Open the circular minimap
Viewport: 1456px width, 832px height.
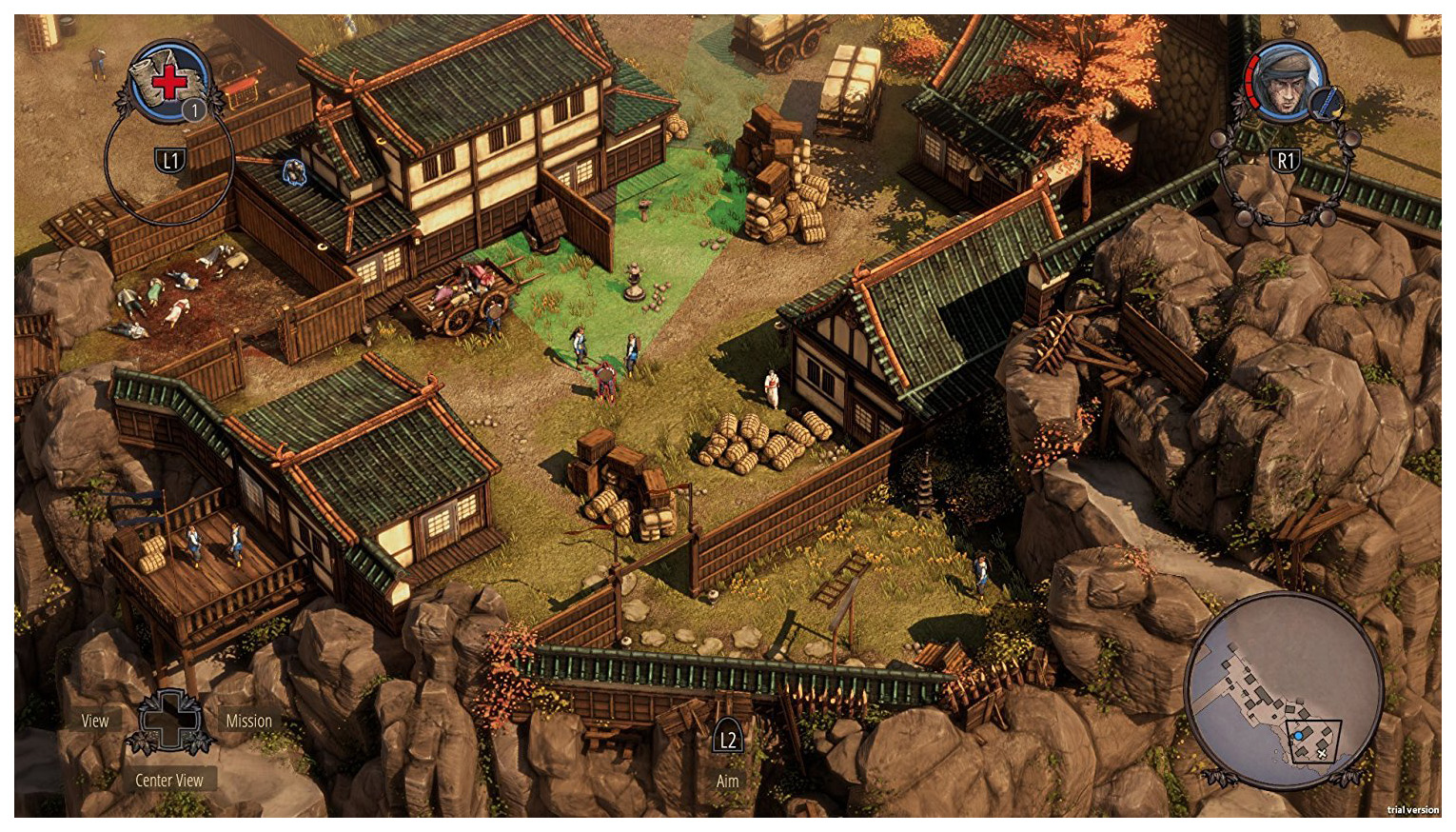[1283, 687]
